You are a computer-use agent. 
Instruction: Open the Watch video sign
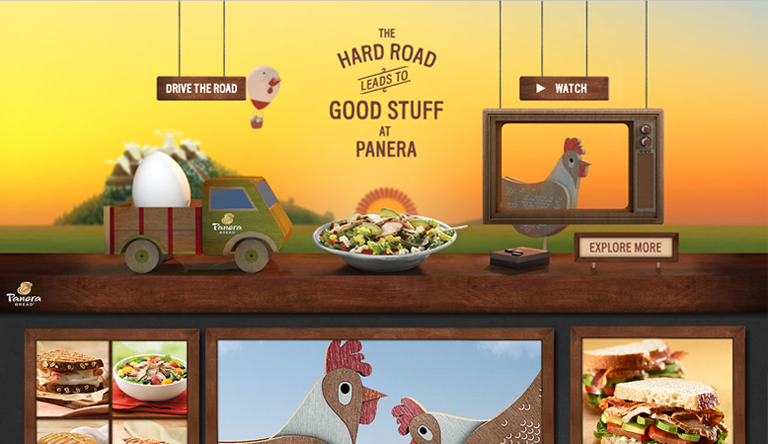(563, 89)
